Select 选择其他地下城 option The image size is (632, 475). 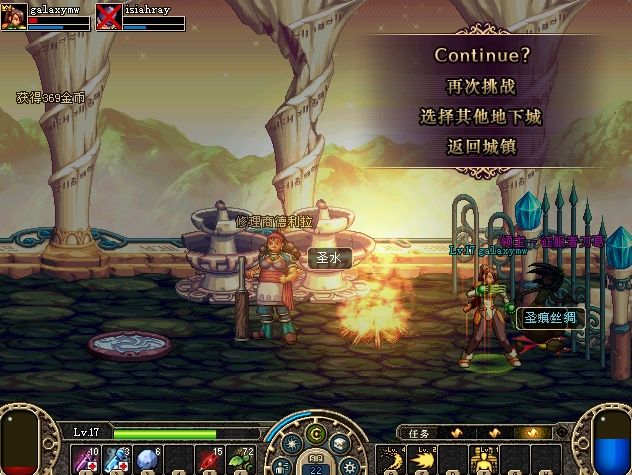[x=480, y=117]
